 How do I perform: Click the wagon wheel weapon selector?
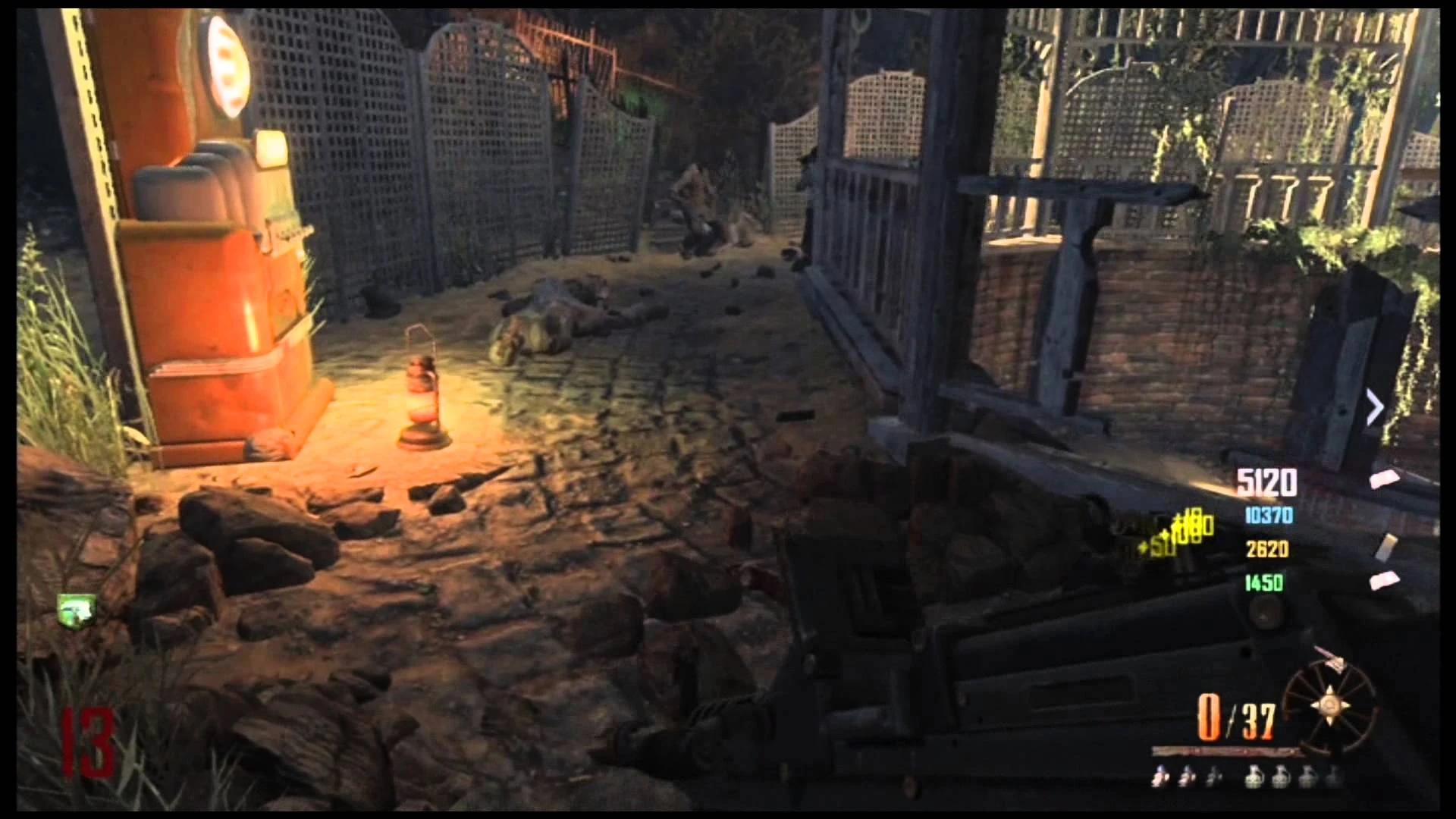[1329, 704]
